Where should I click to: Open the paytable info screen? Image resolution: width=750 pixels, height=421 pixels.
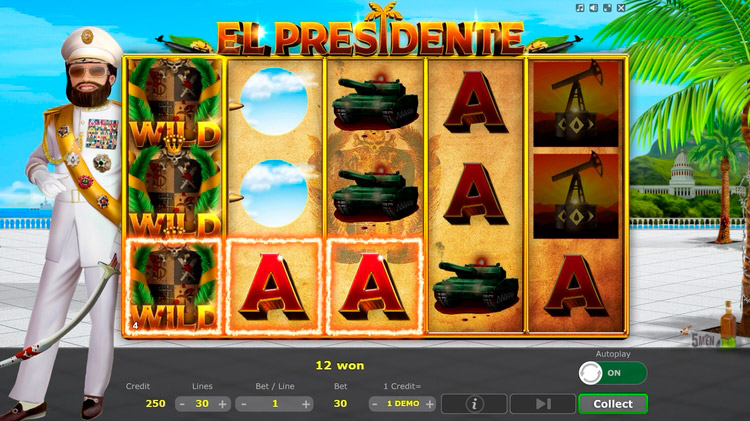click(x=473, y=404)
